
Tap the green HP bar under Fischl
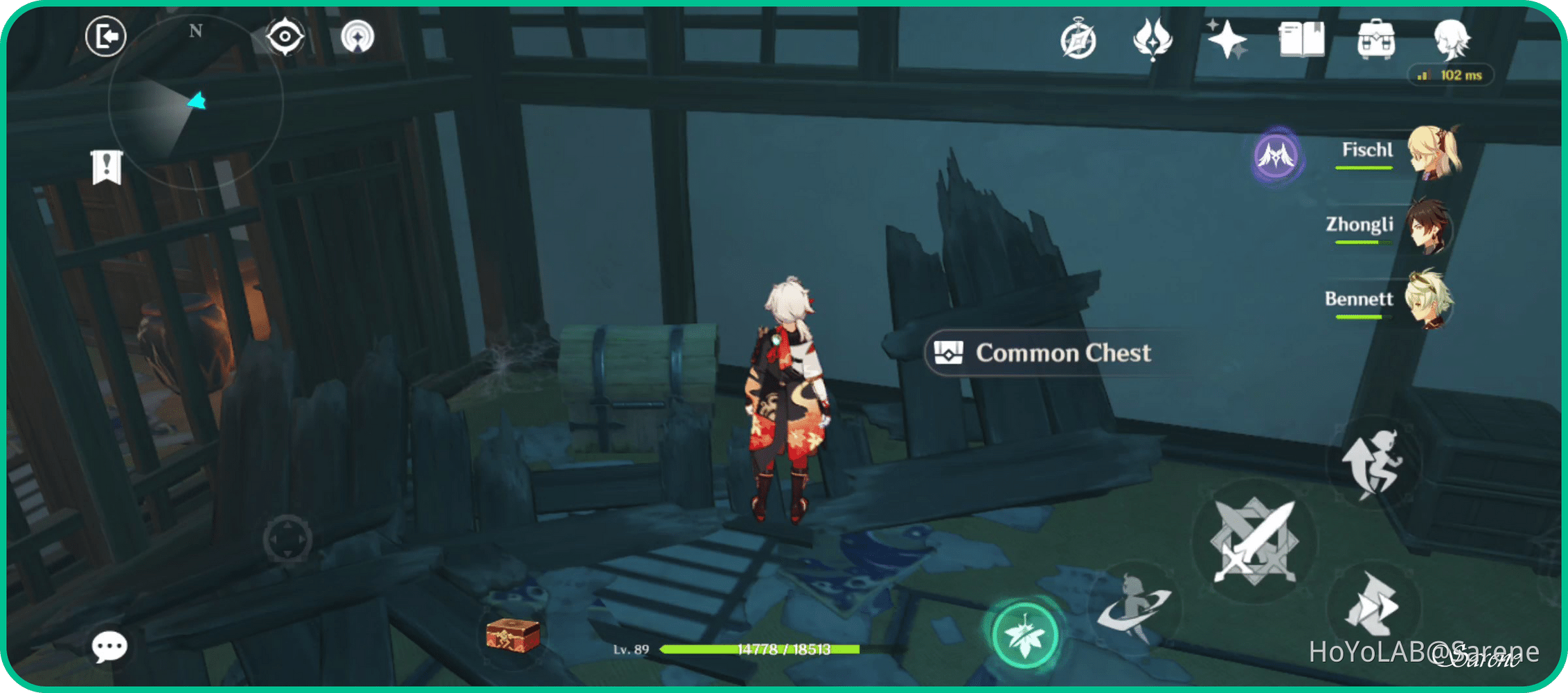click(x=1365, y=167)
